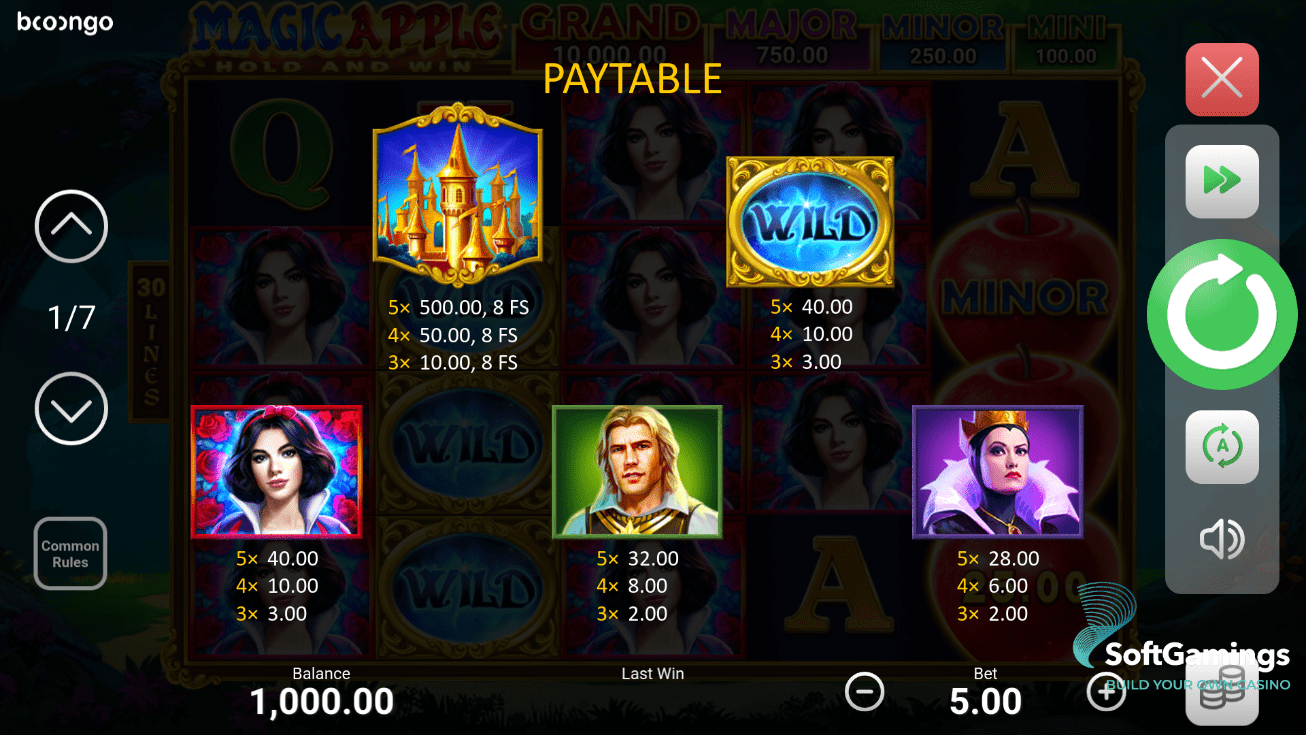
Task: Enable turbo spin mode
Action: point(1222,182)
